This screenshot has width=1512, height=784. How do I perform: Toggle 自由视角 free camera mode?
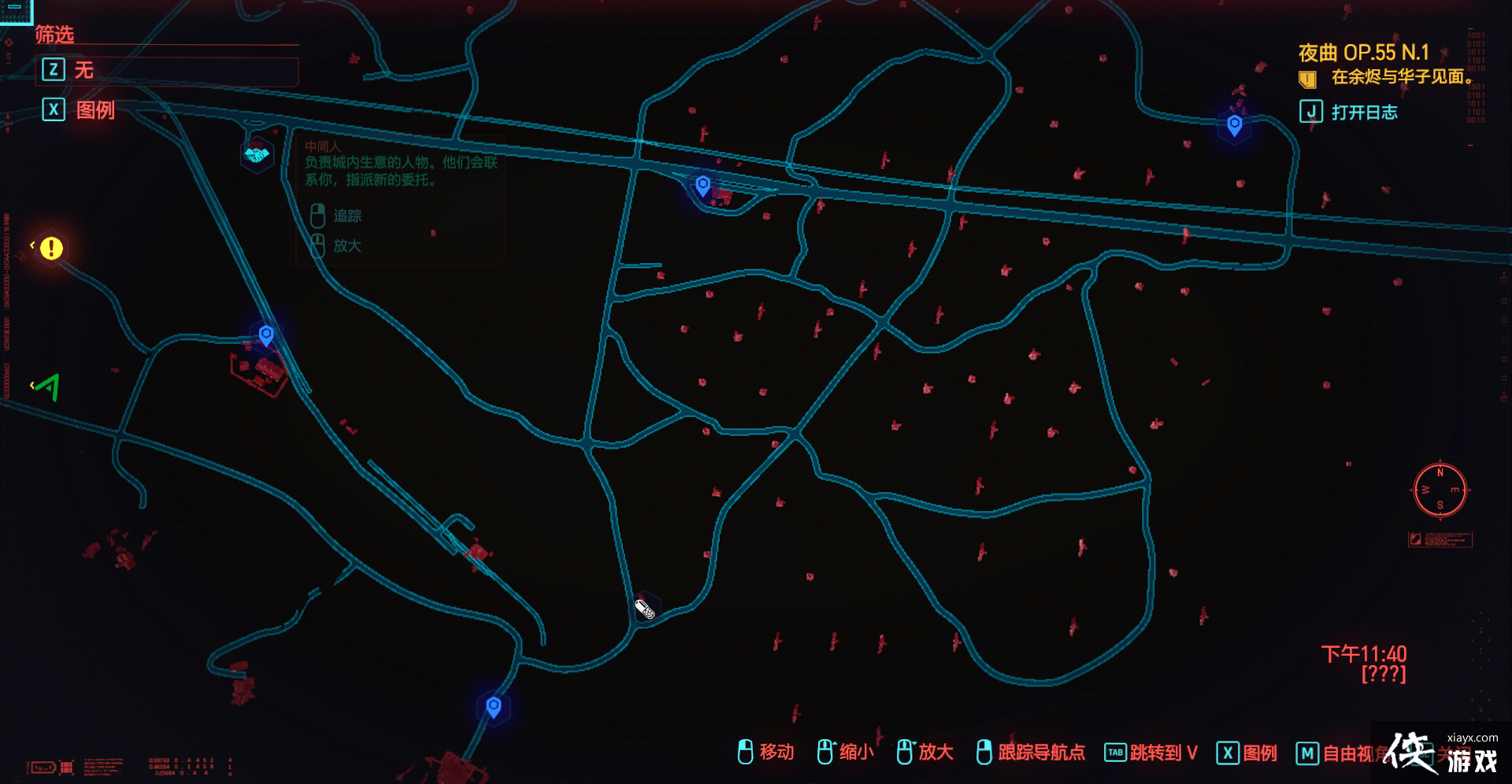(x=1348, y=753)
